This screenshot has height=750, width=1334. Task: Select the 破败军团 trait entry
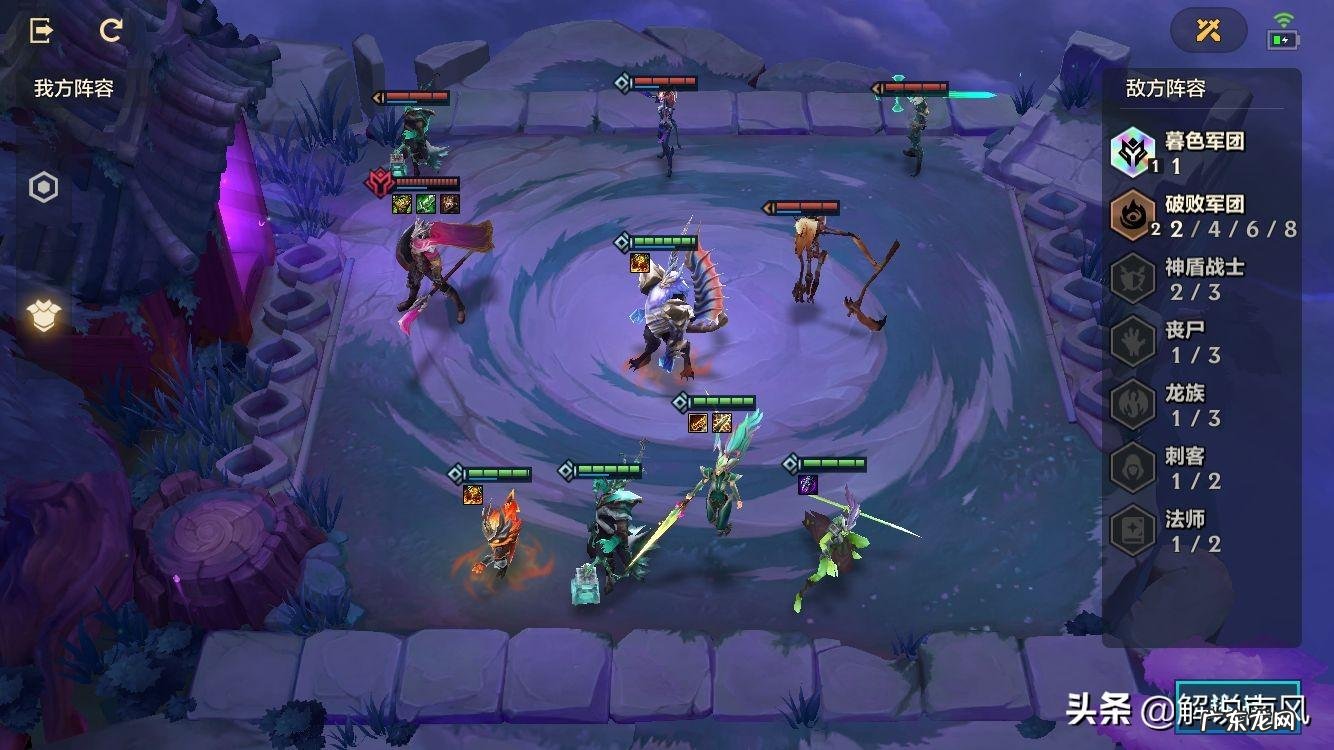click(1200, 216)
